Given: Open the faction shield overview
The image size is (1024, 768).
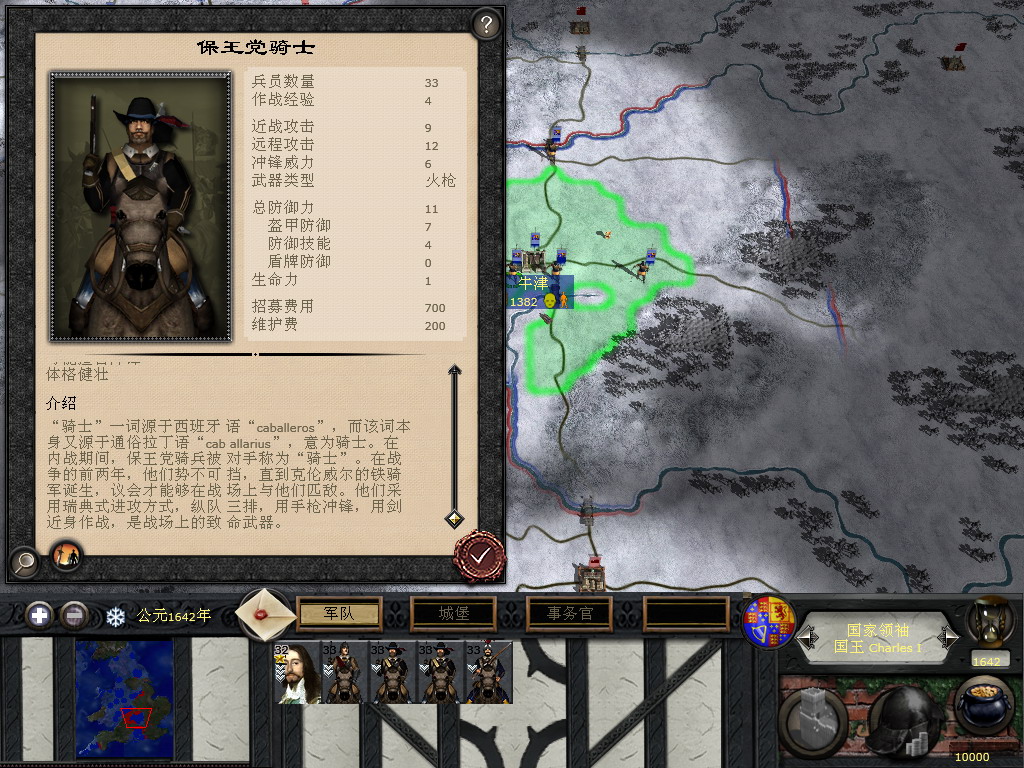Looking at the screenshot, I should 769,621.
